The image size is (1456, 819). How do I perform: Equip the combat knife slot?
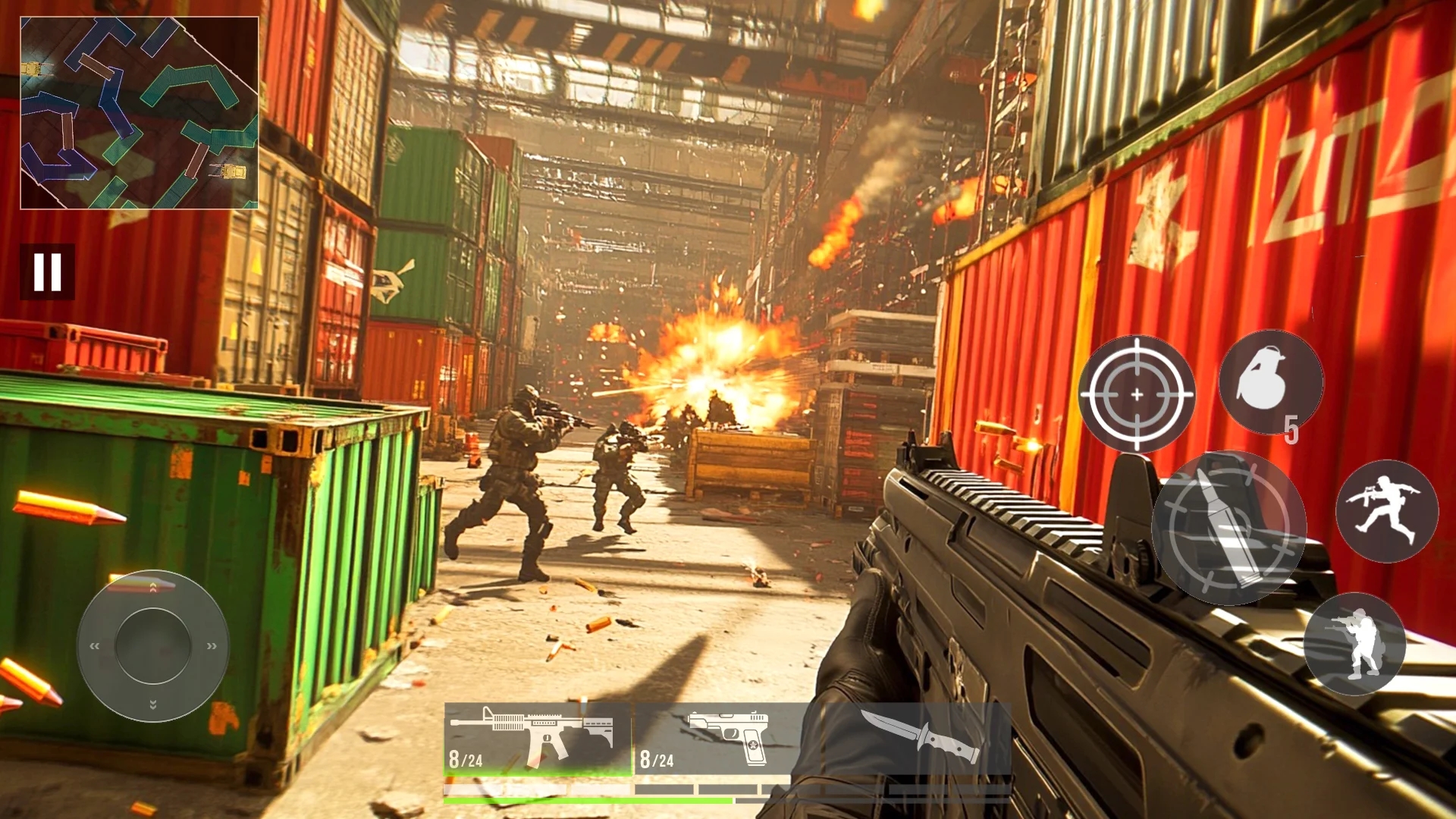coord(918,739)
